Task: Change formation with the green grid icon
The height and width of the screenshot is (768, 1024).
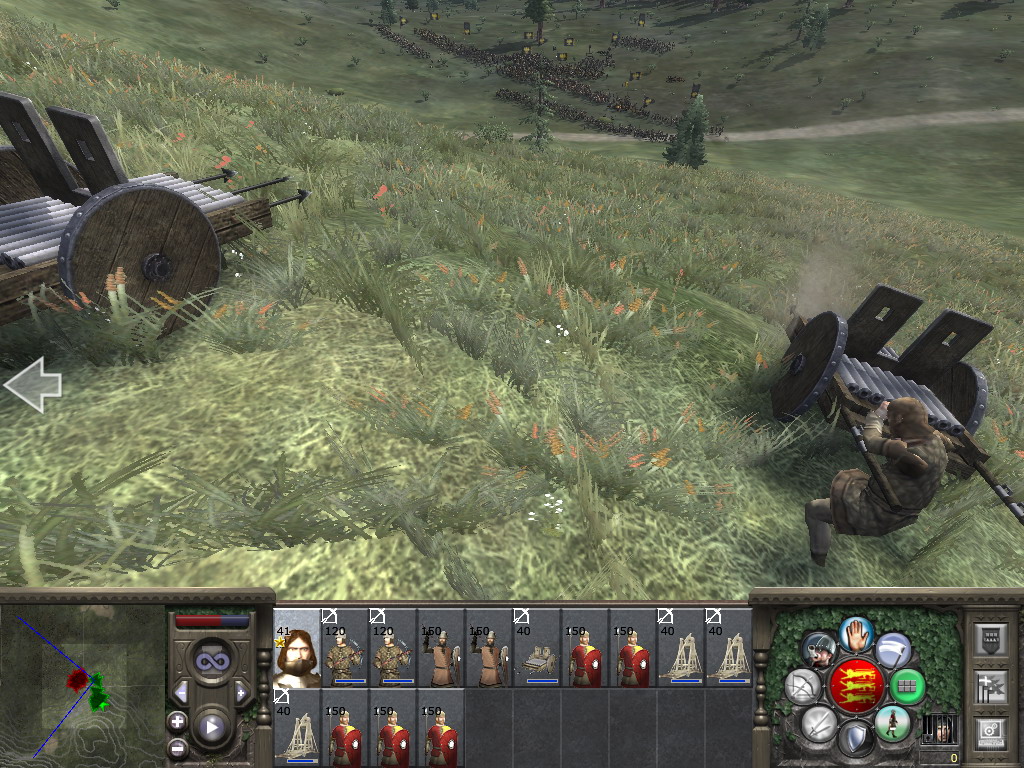Action: click(908, 687)
